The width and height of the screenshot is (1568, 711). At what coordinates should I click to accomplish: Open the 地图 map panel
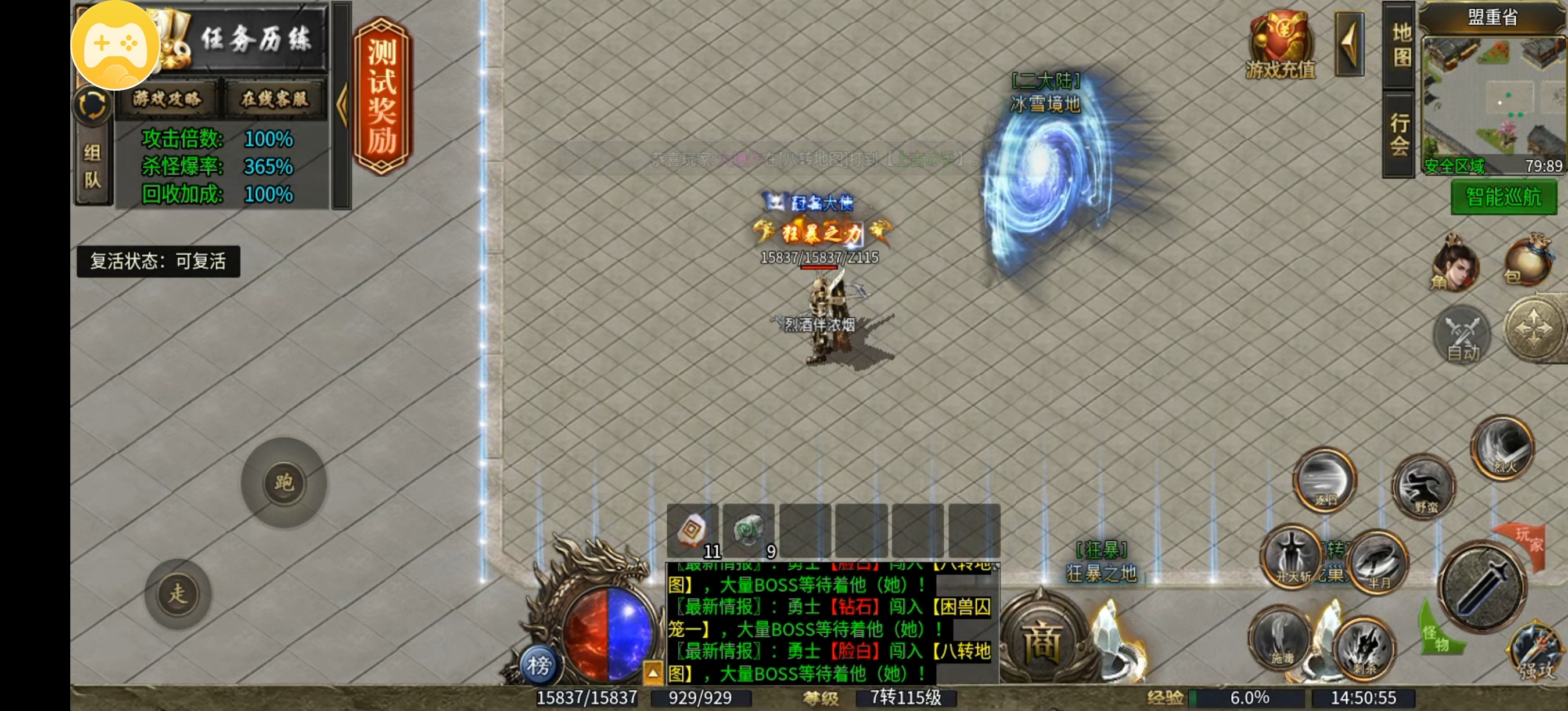click(x=1401, y=45)
